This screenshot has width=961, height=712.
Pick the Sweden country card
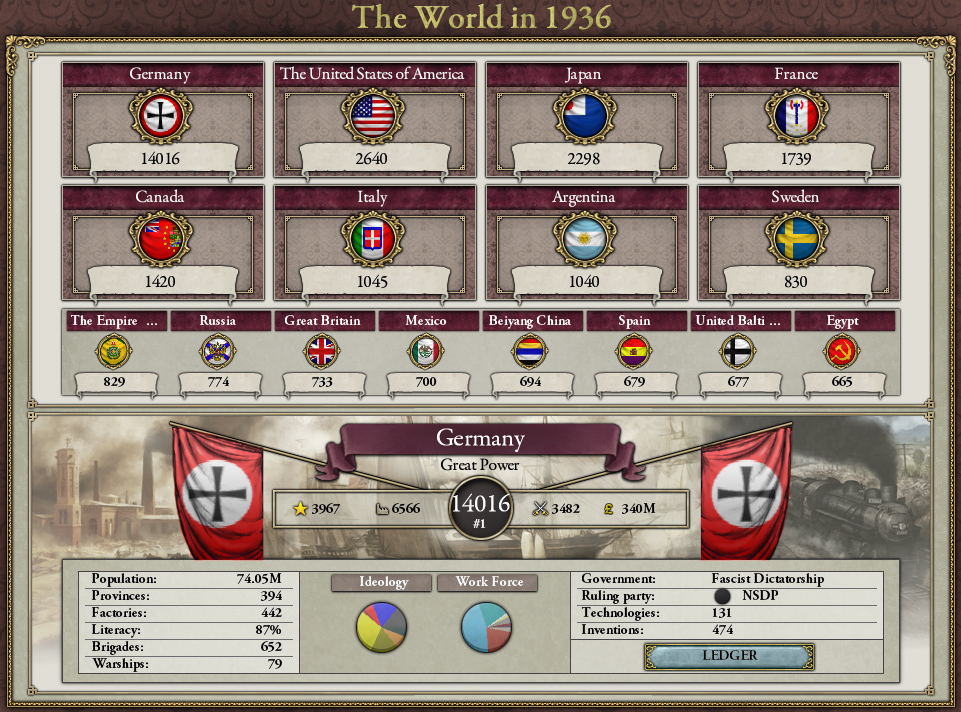(x=796, y=241)
